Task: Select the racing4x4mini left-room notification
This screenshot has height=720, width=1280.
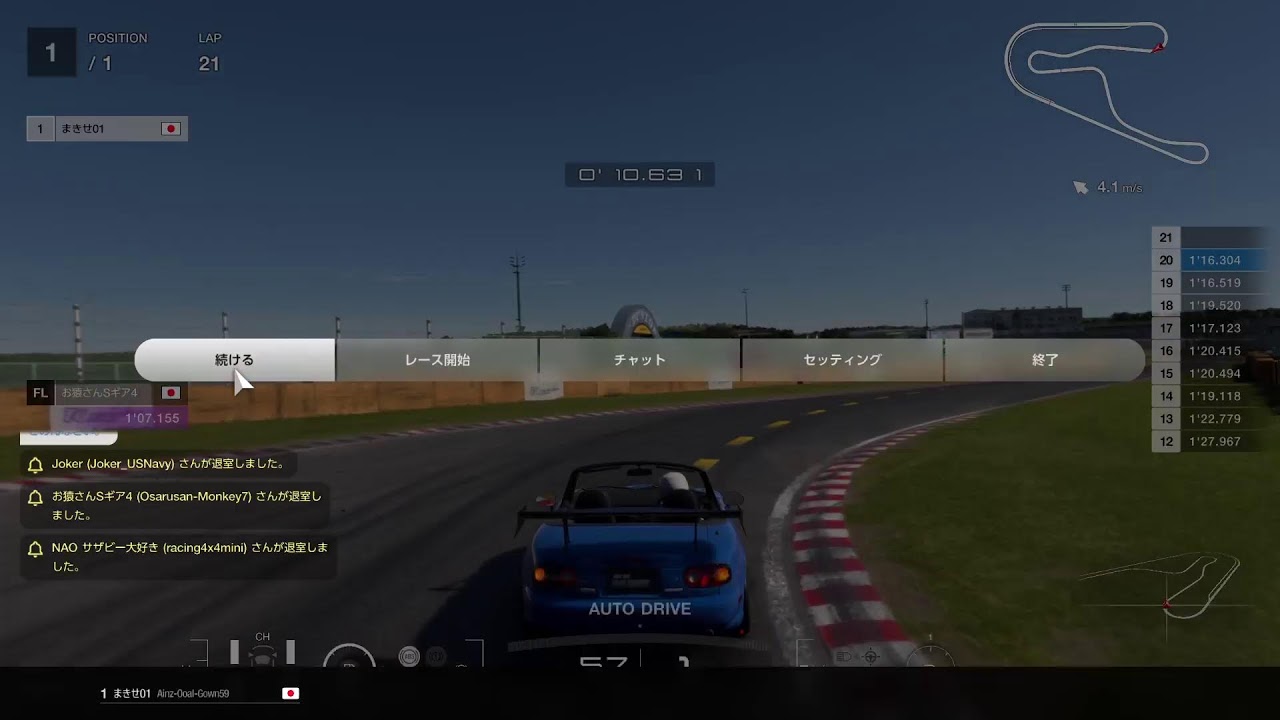Action: coord(180,557)
